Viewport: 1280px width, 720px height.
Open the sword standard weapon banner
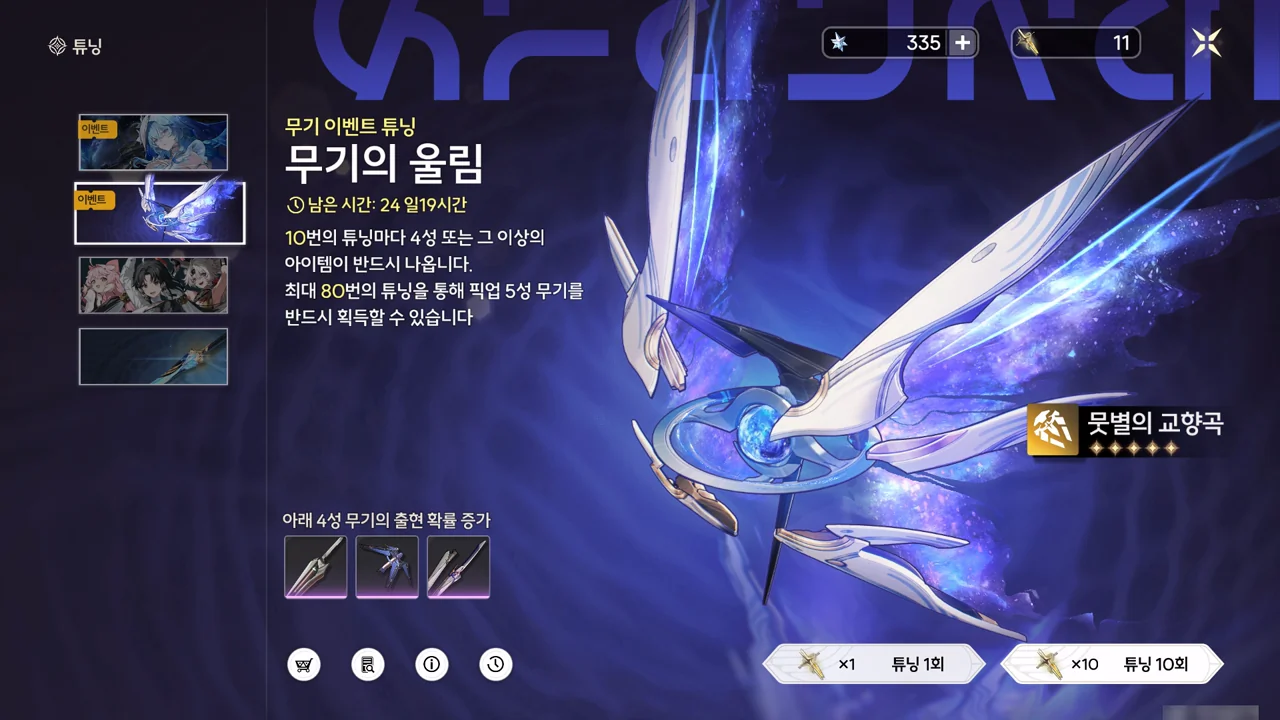tap(153, 356)
